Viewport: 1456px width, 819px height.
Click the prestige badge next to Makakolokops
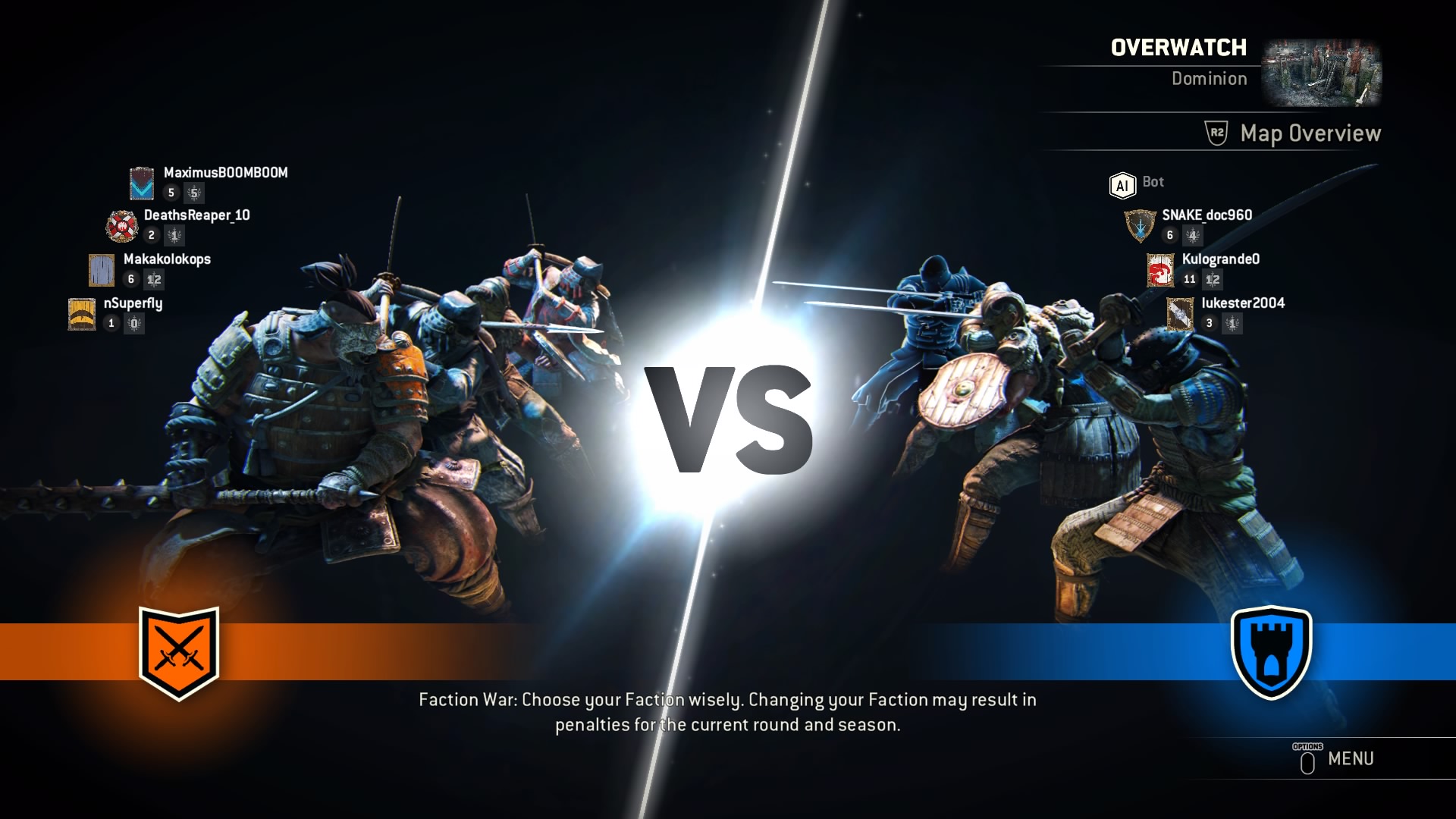(153, 279)
